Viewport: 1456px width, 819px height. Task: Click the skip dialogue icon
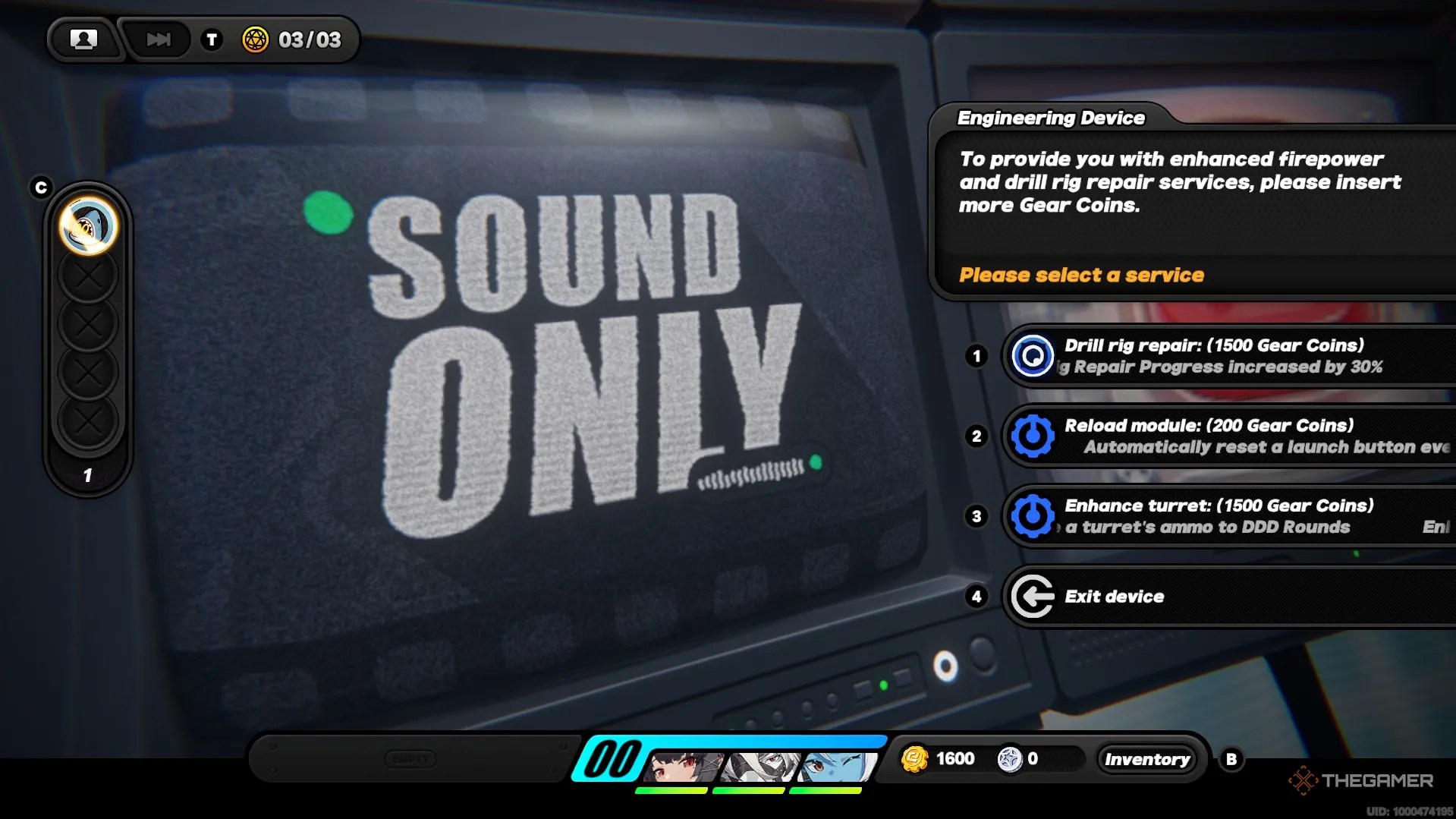coord(156,39)
